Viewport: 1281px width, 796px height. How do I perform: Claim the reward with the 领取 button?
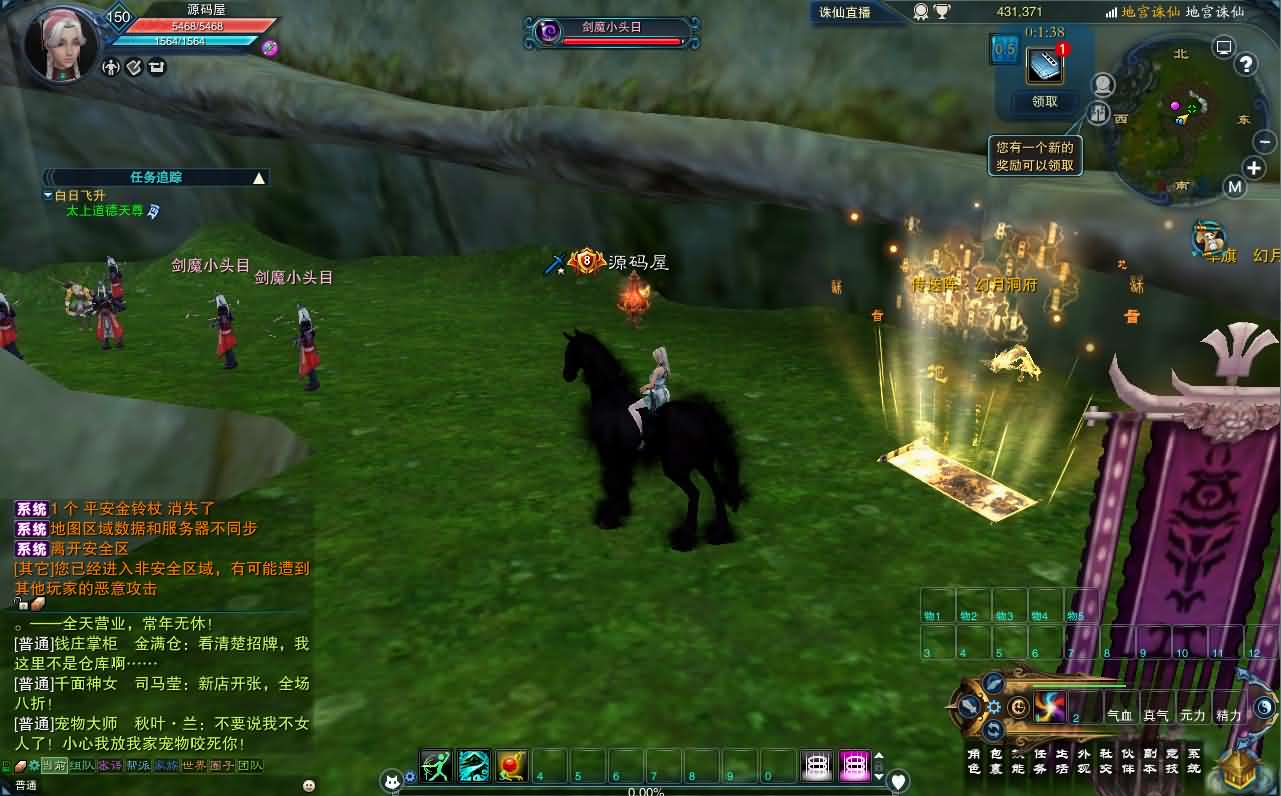1044,101
